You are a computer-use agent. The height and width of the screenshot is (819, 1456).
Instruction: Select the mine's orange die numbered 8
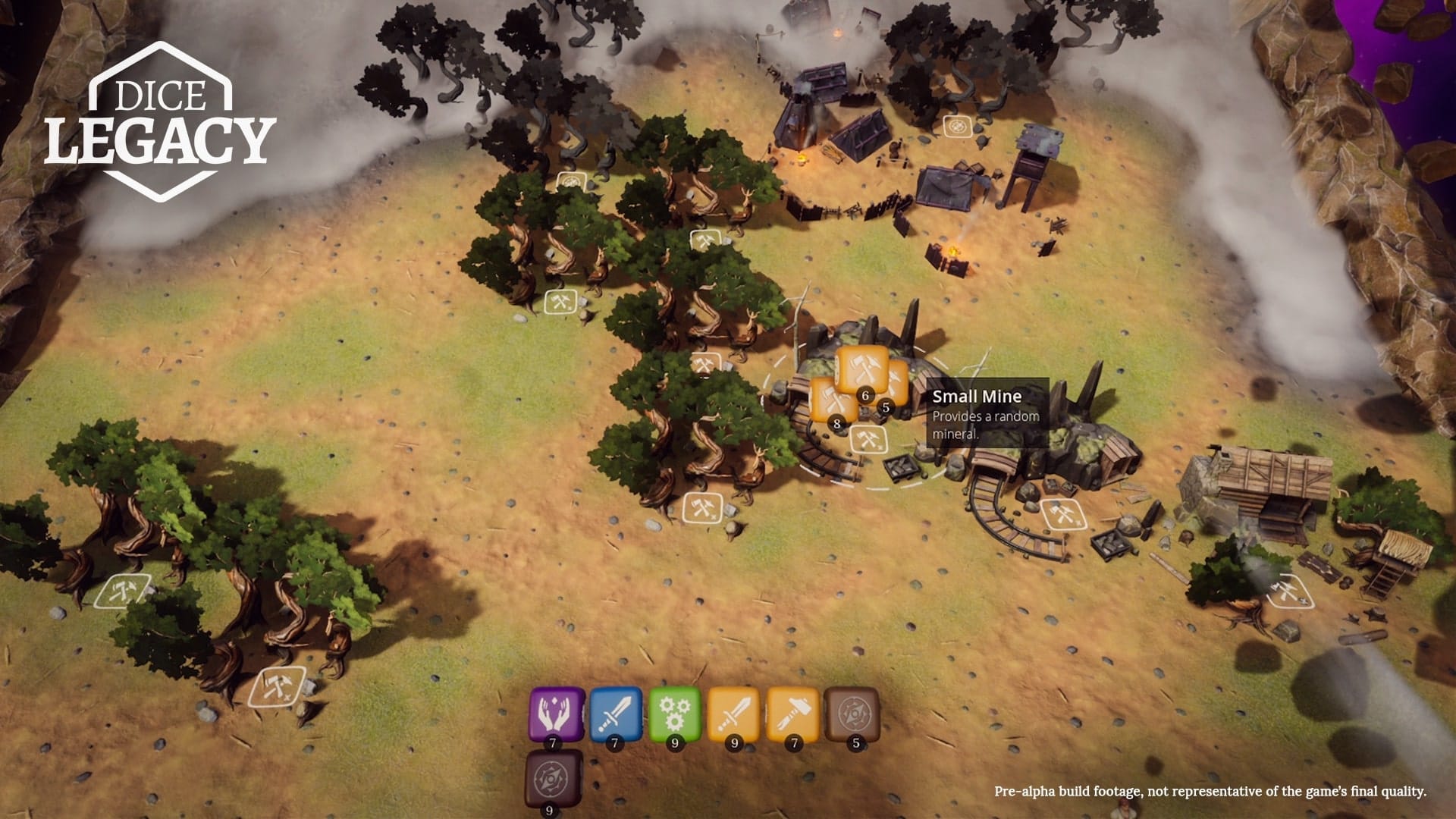click(x=832, y=400)
